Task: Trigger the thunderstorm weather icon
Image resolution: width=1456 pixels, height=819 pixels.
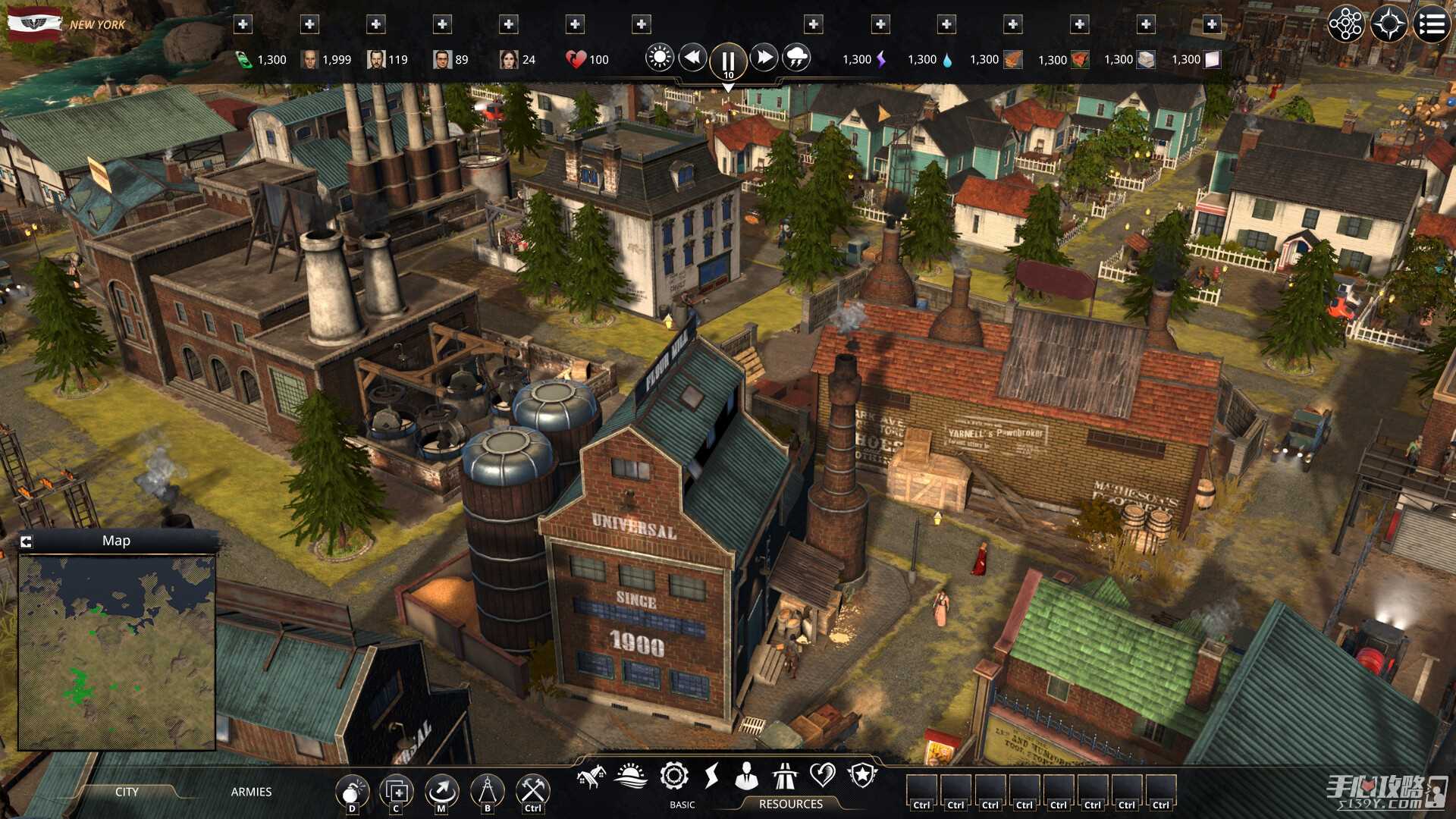Action: [x=796, y=58]
